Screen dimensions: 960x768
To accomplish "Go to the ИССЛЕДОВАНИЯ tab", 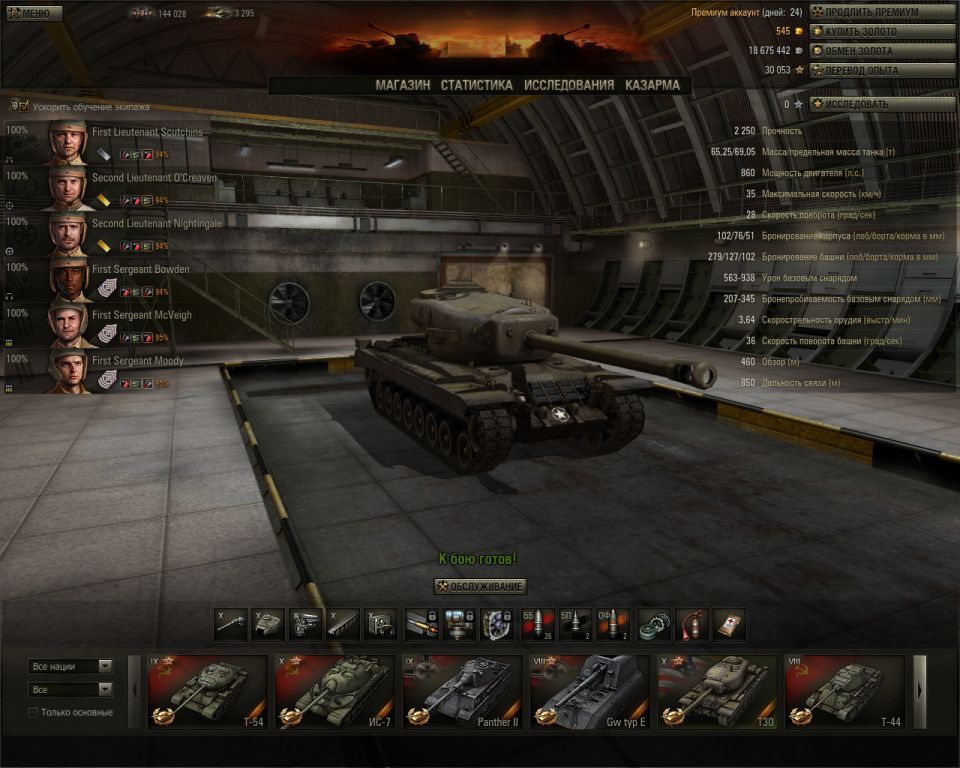I will pyautogui.click(x=569, y=85).
